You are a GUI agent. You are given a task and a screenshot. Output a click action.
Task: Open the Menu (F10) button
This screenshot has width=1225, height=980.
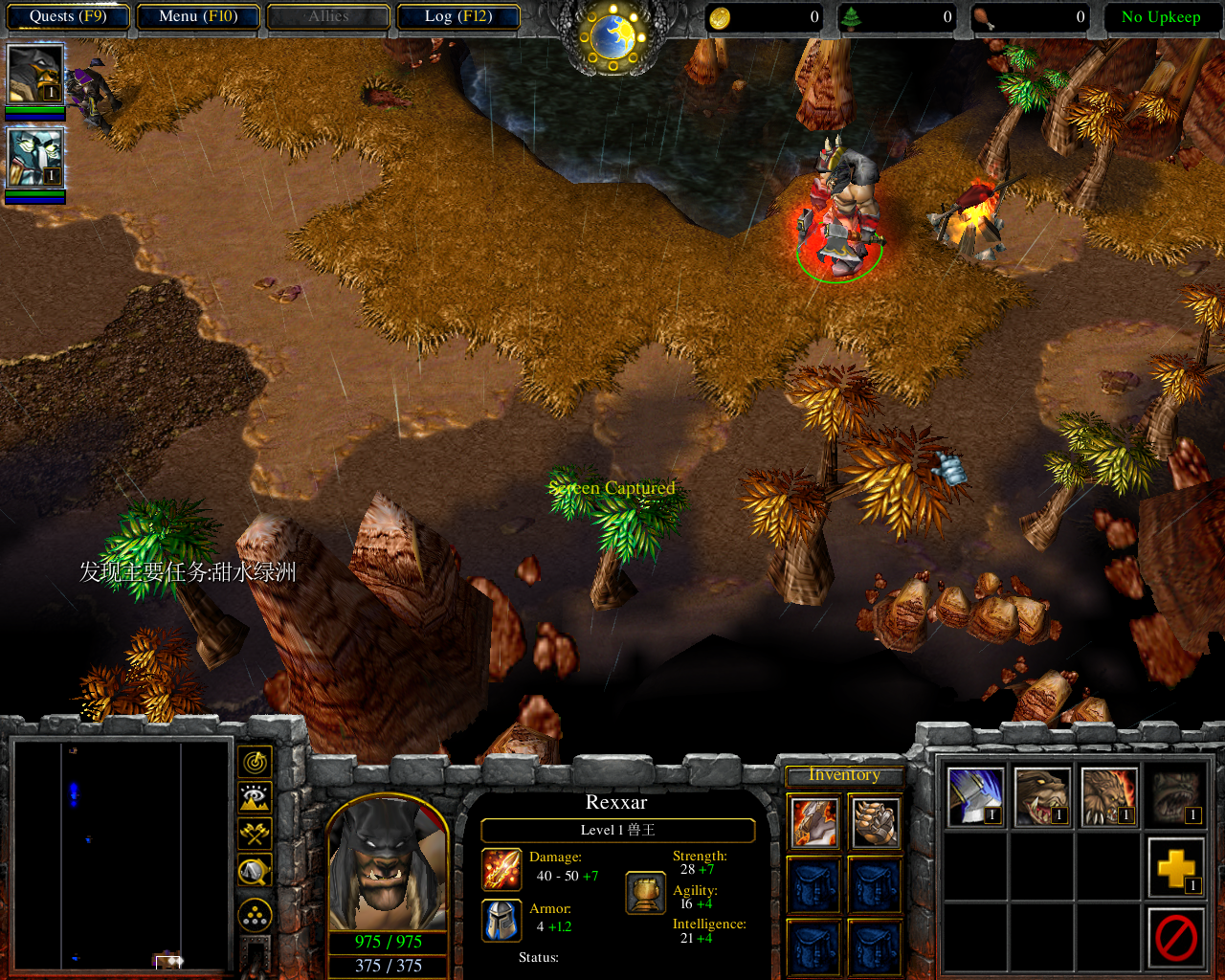click(x=198, y=16)
